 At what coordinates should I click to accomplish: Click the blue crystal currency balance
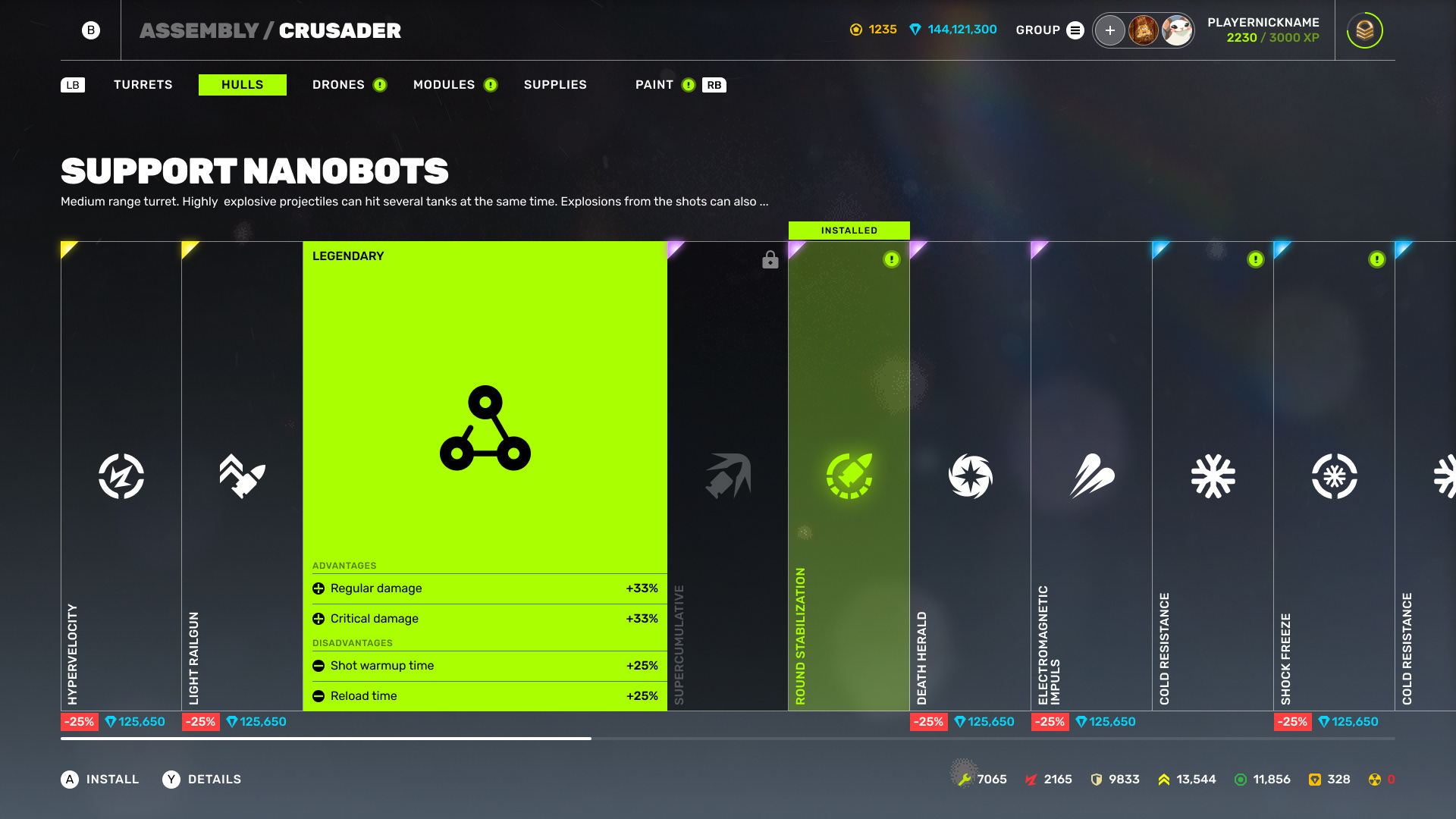tap(953, 30)
